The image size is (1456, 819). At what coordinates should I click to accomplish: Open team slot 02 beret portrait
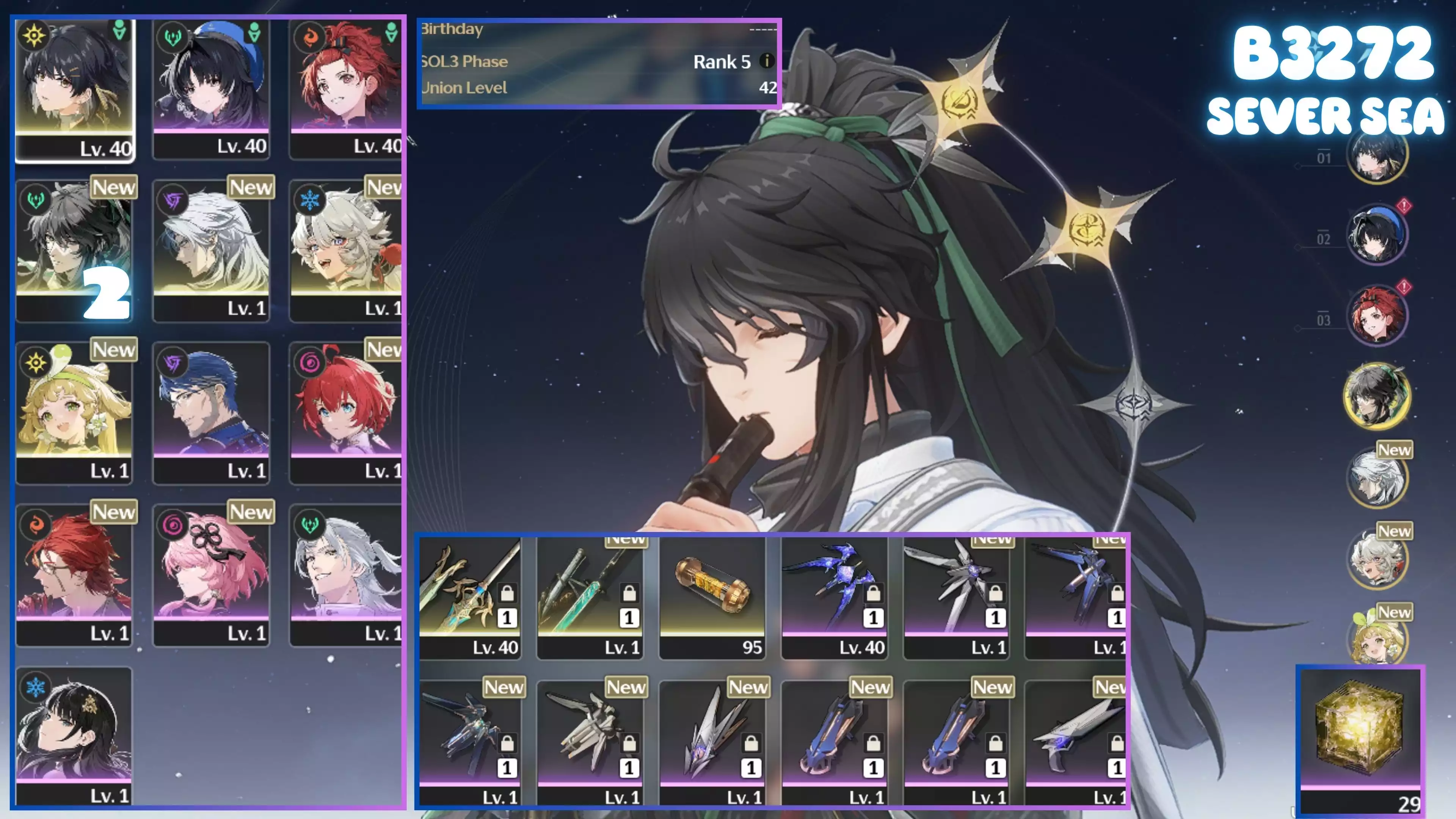[1376, 235]
